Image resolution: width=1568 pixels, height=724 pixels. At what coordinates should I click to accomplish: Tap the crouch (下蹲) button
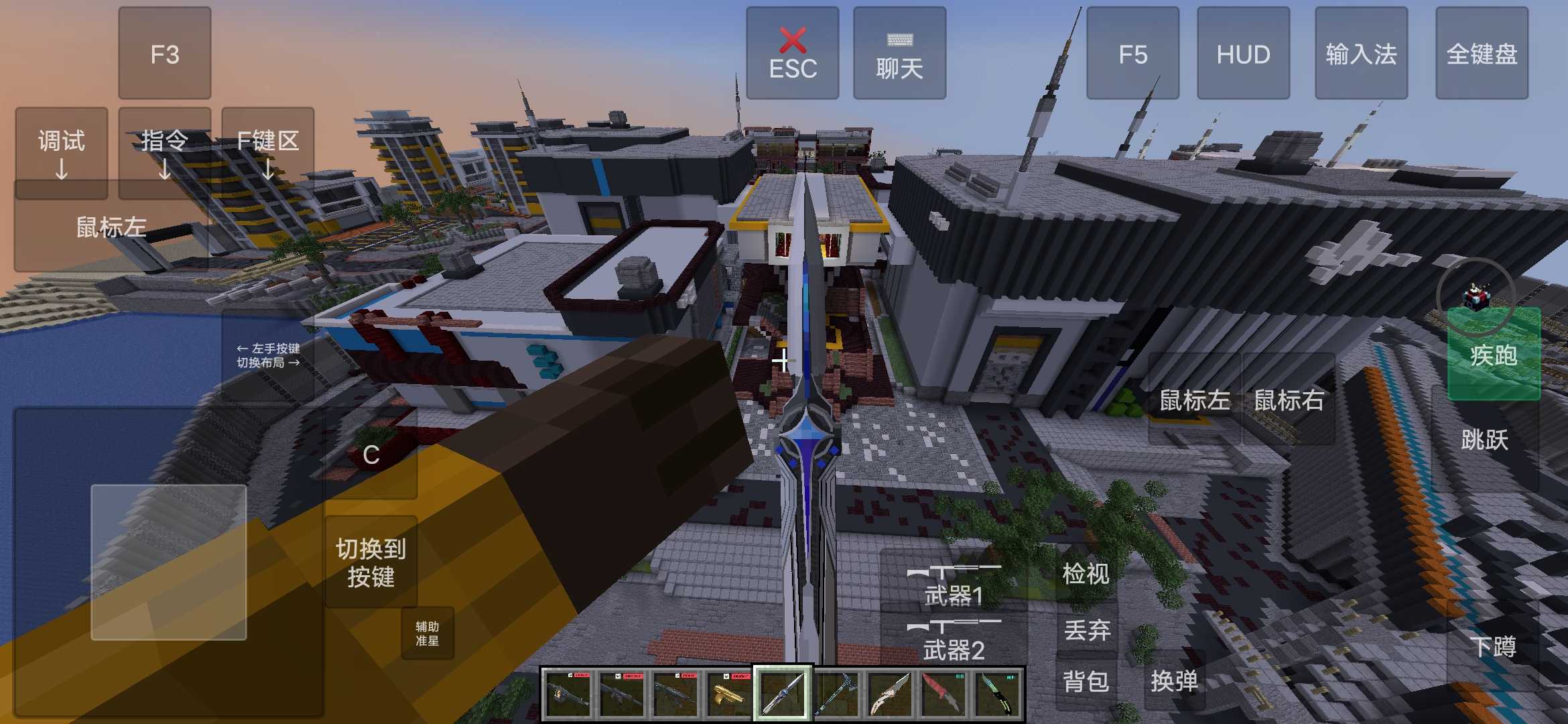tap(1493, 647)
